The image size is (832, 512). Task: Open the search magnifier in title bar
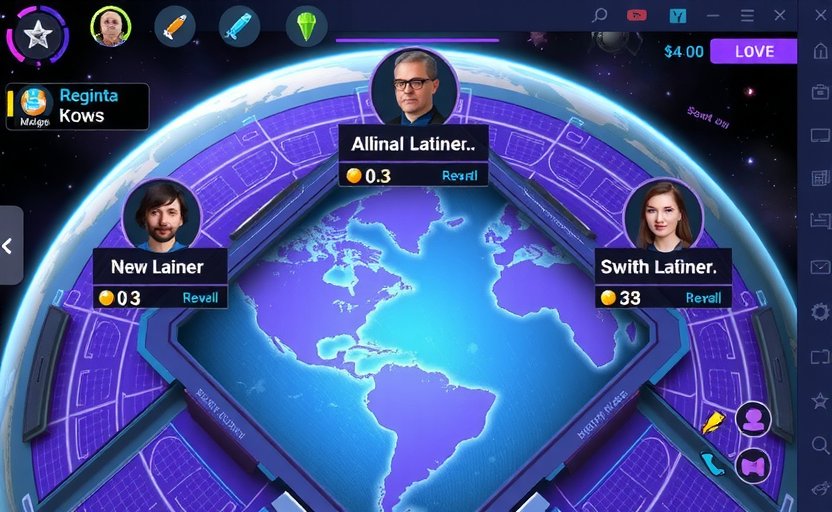coord(600,15)
